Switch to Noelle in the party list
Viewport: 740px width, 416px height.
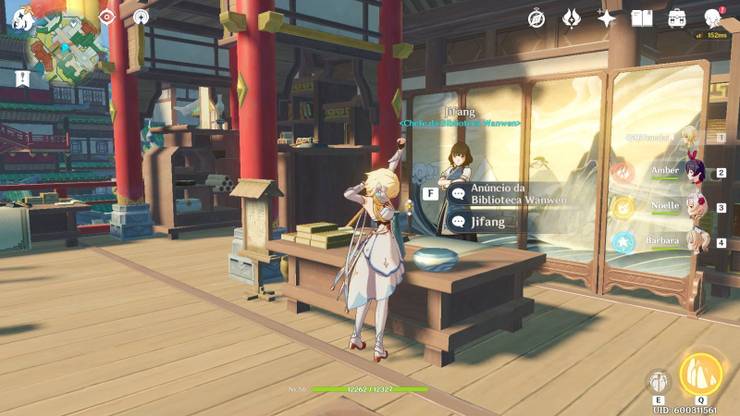coord(689,207)
